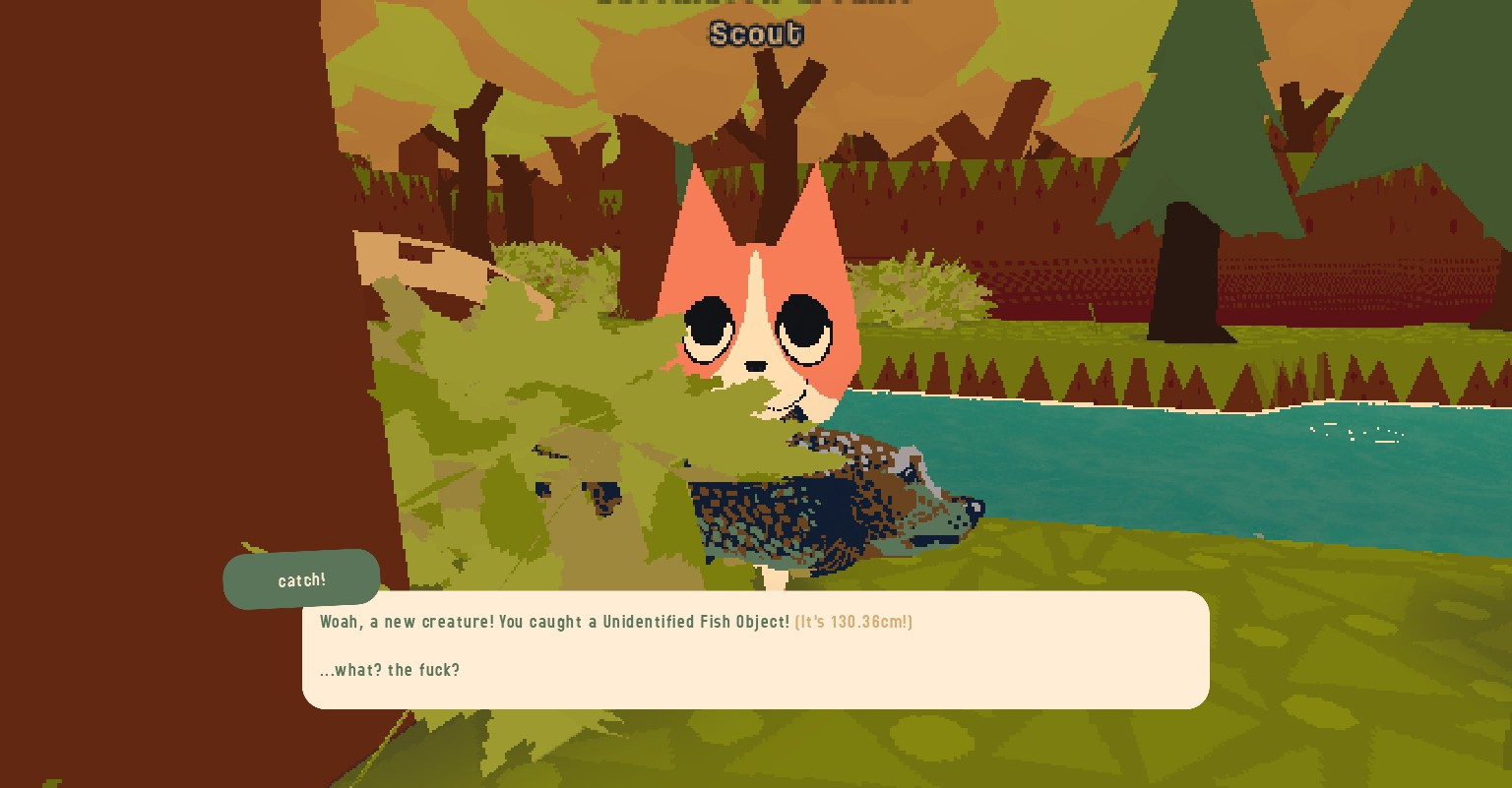The width and height of the screenshot is (1512, 788).
Task: Advance the Unidentified Fish Object dialogue box
Action: (x=755, y=649)
